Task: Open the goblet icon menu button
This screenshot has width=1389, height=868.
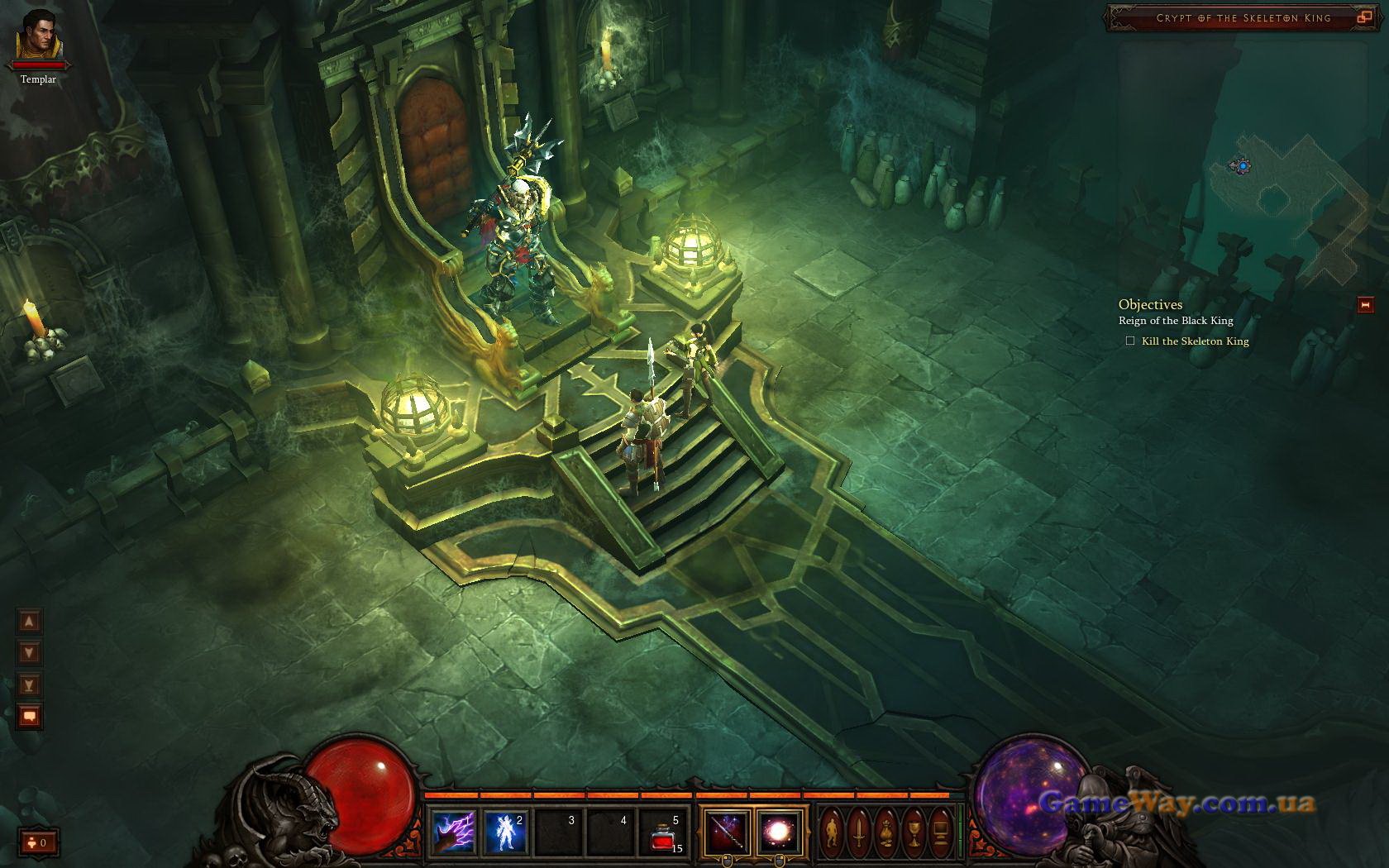Action: click(914, 831)
